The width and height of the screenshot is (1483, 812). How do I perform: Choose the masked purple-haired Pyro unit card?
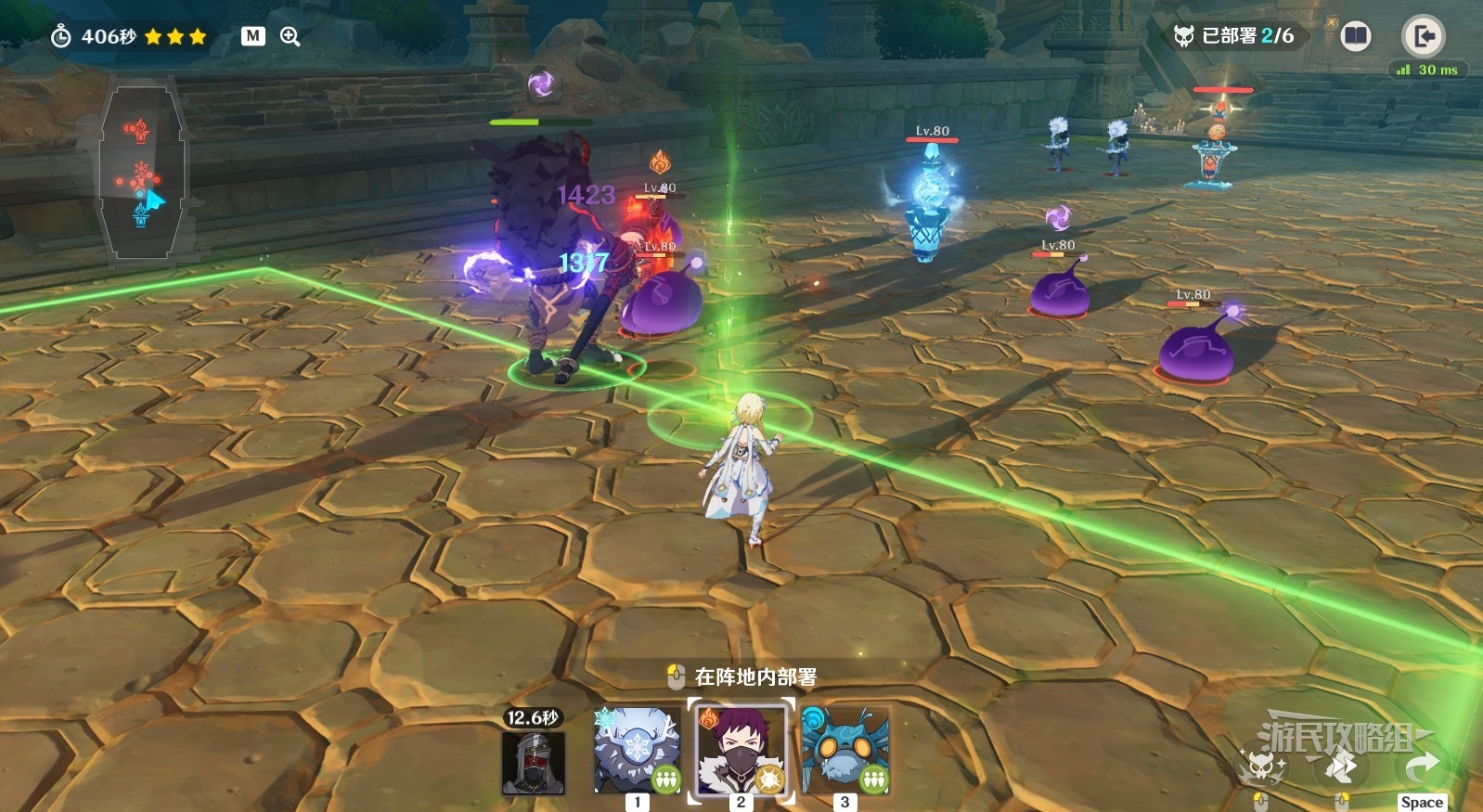[x=741, y=750]
